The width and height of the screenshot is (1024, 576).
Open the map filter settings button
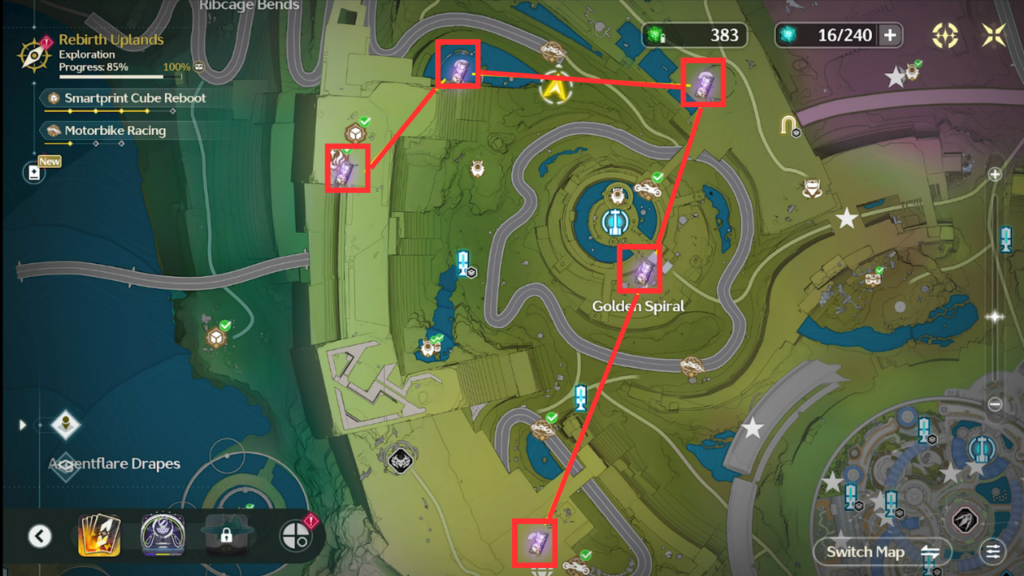click(992, 551)
